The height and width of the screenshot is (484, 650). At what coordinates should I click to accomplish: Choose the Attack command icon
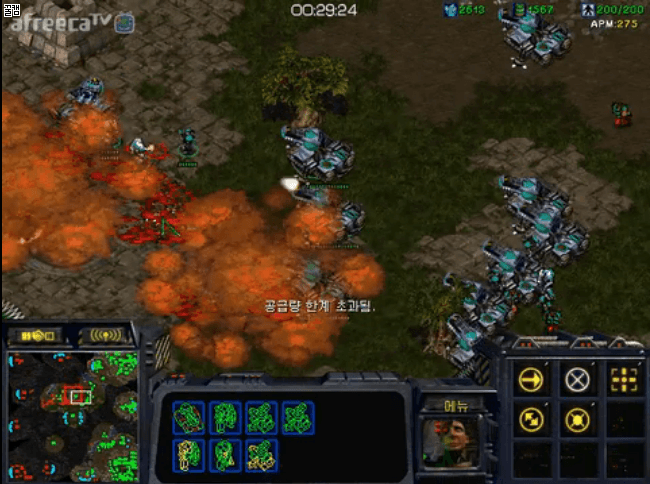click(624, 379)
